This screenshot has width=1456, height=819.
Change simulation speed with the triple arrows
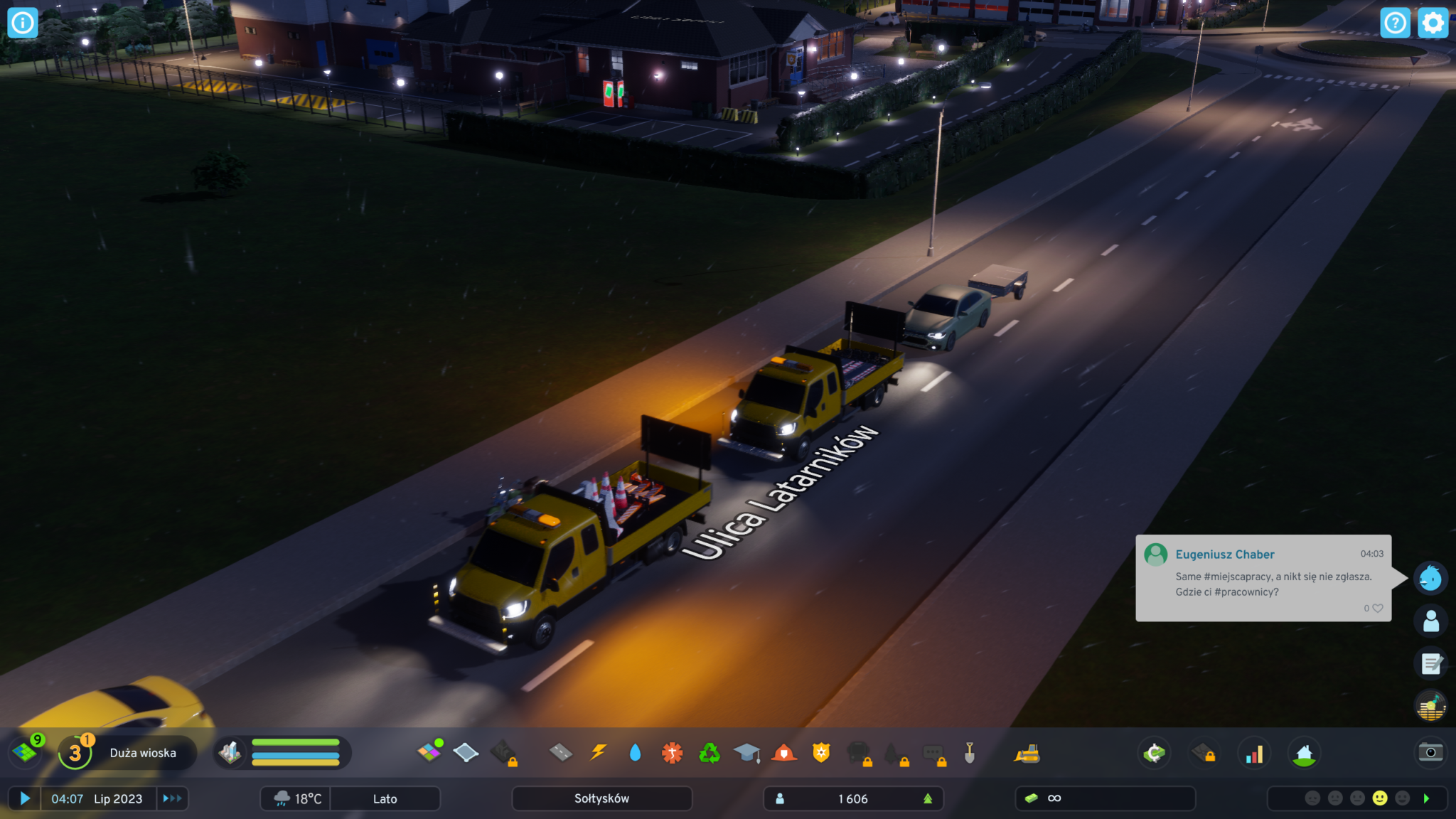tap(172, 798)
